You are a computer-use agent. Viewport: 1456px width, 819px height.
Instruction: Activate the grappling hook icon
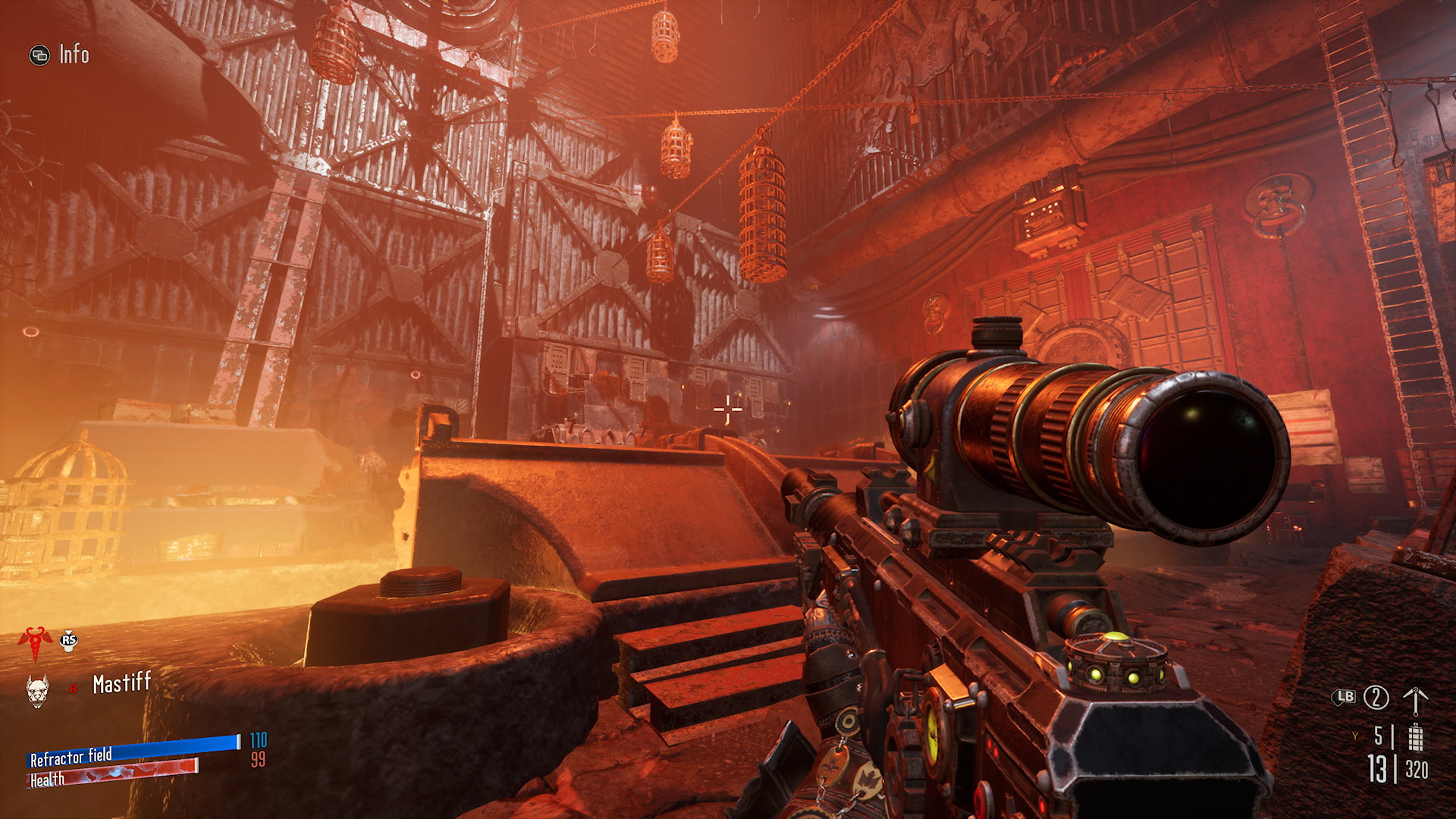(1415, 700)
